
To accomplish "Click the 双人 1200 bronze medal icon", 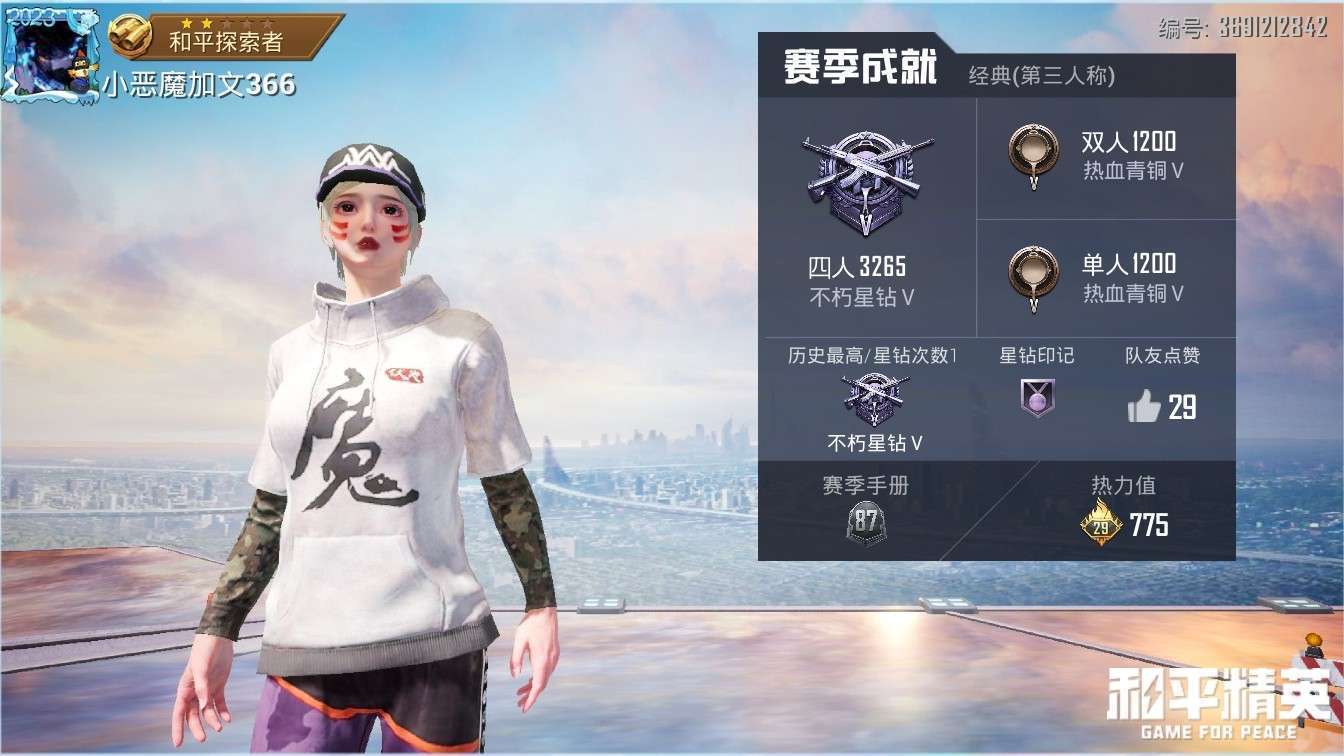I will pos(1034,149).
